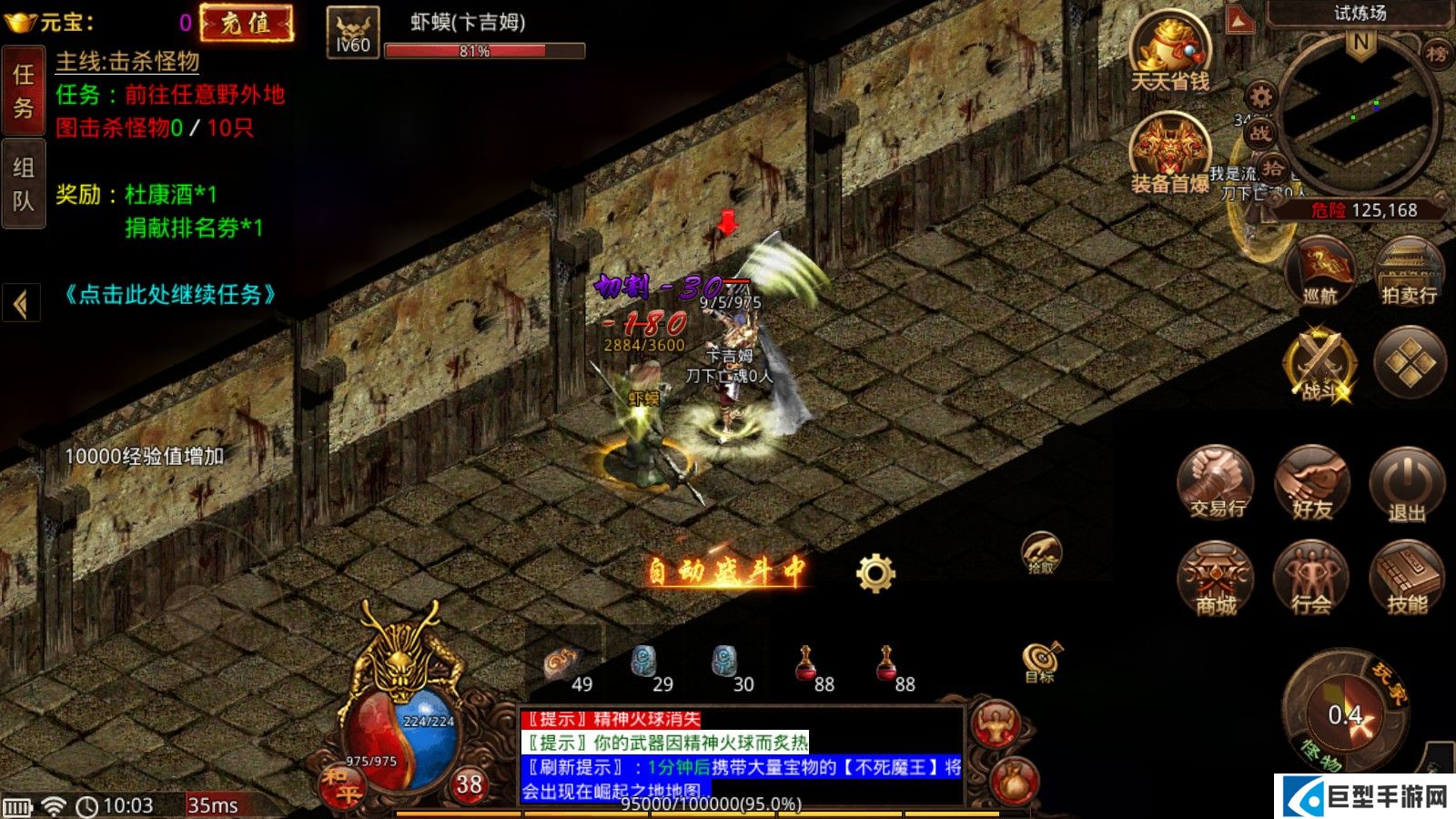The image size is (1456, 819).
Task: Open the 任务 quest tab
Action: point(24,90)
